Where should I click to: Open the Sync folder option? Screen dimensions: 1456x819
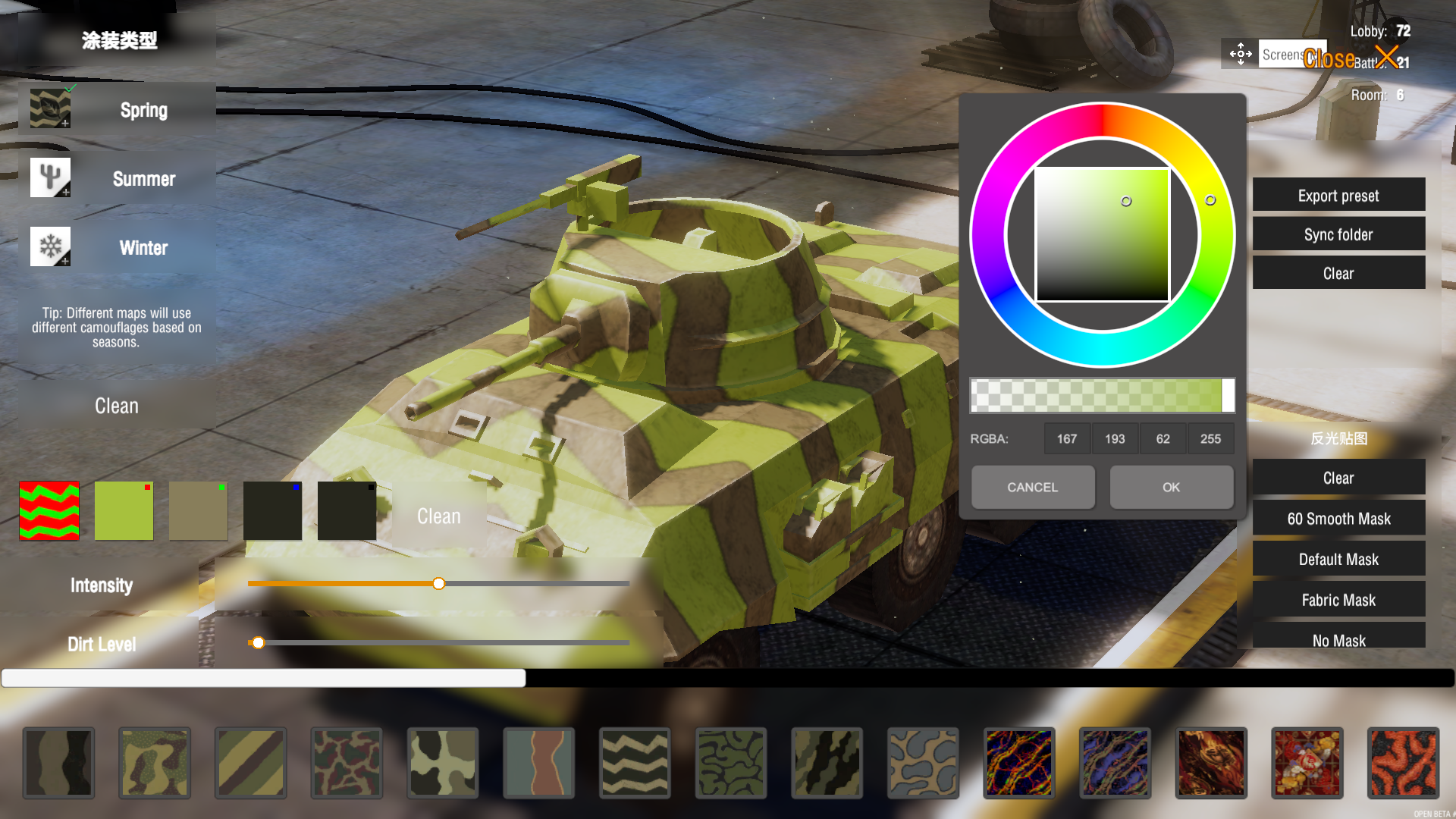click(1338, 234)
